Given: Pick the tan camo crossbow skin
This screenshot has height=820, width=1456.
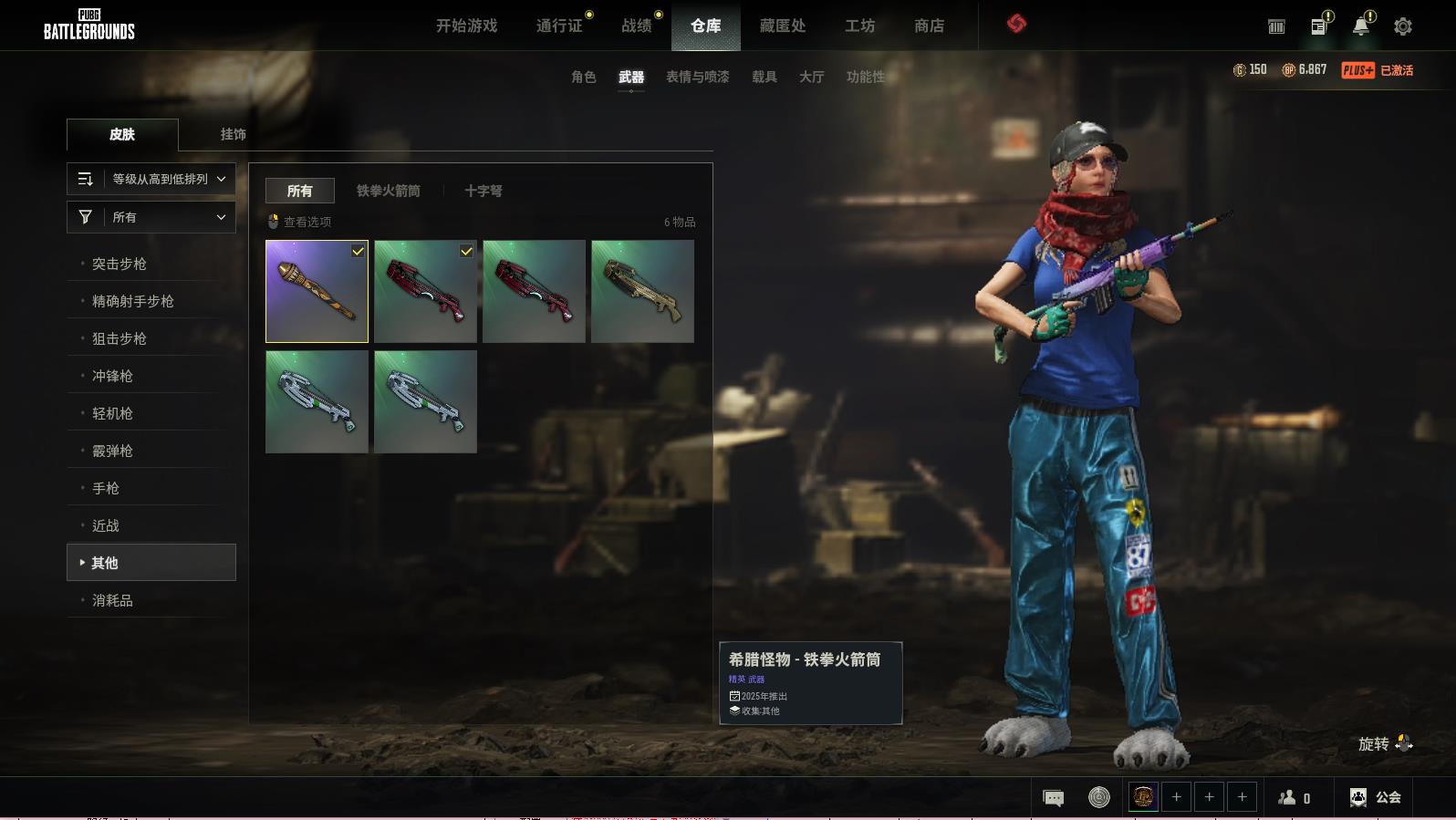Looking at the screenshot, I should [642, 291].
